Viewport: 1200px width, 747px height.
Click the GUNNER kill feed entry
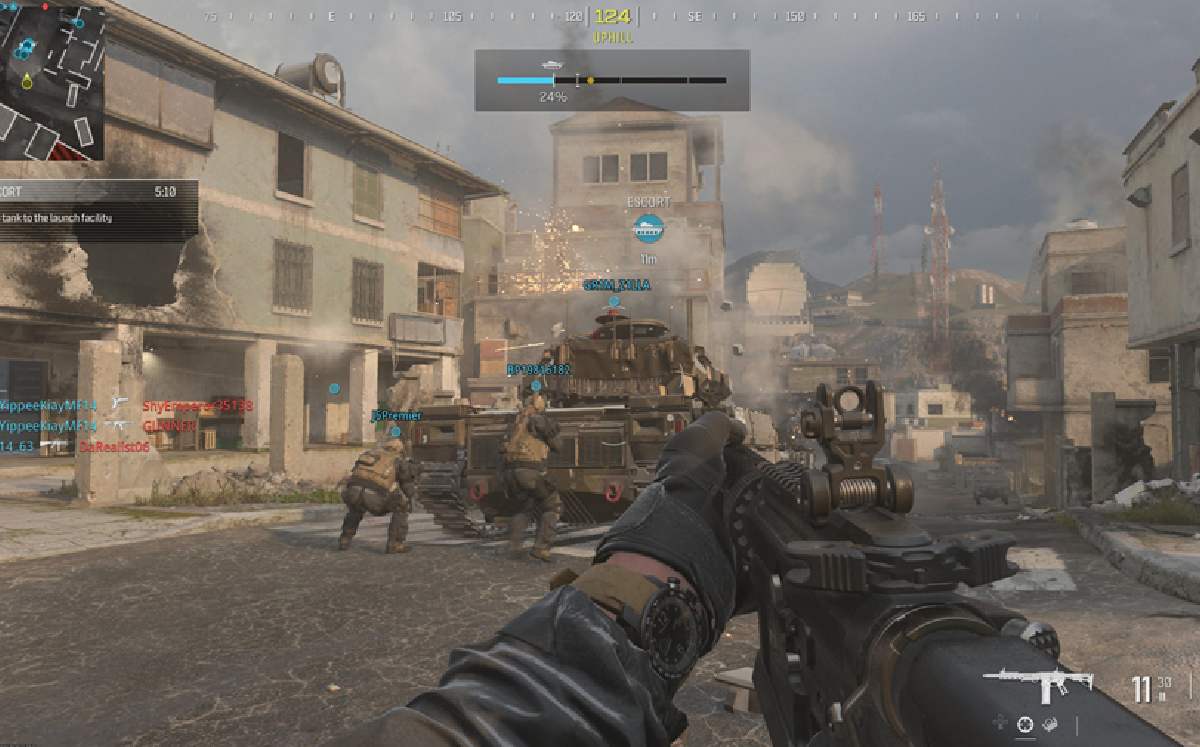pyautogui.click(x=168, y=425)
